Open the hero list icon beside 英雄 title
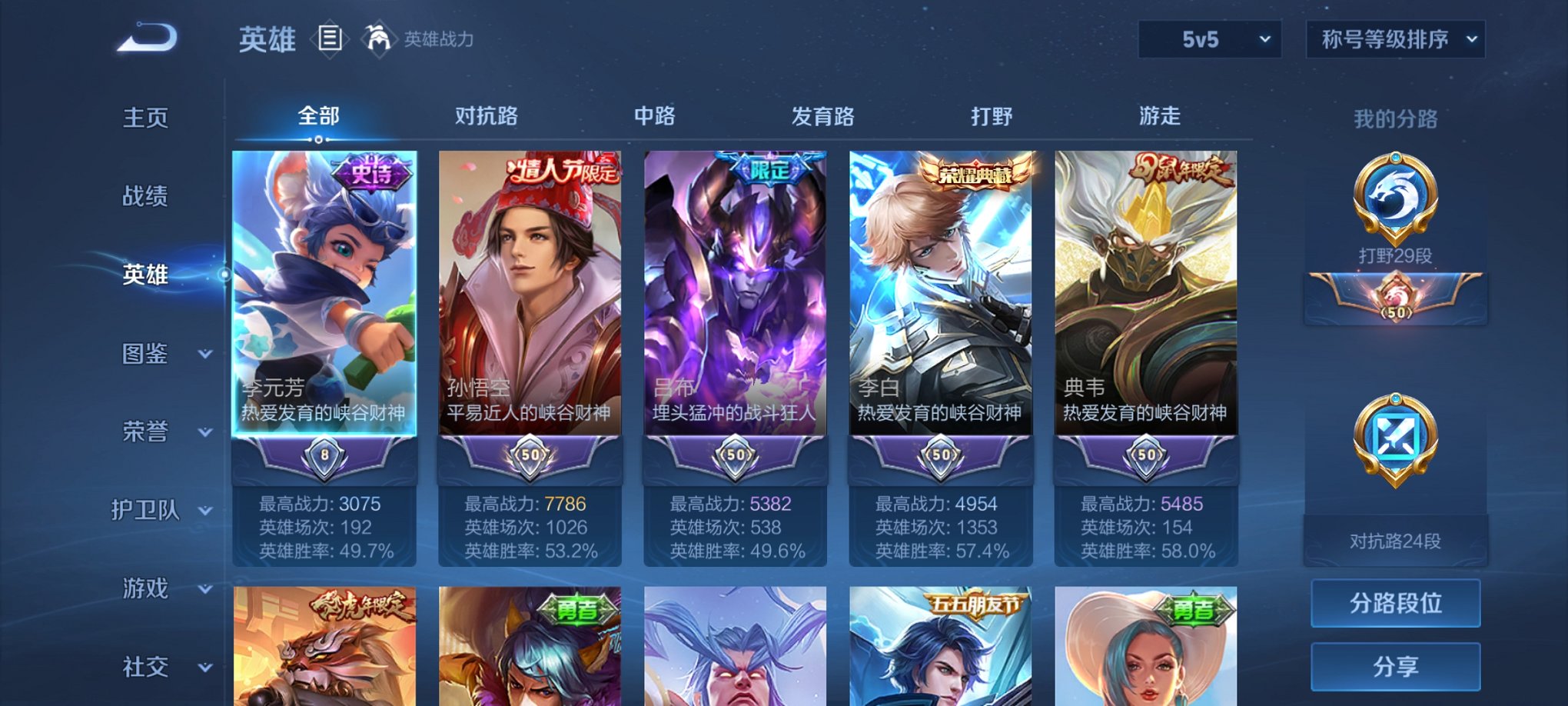 click(x=331, y=38)
